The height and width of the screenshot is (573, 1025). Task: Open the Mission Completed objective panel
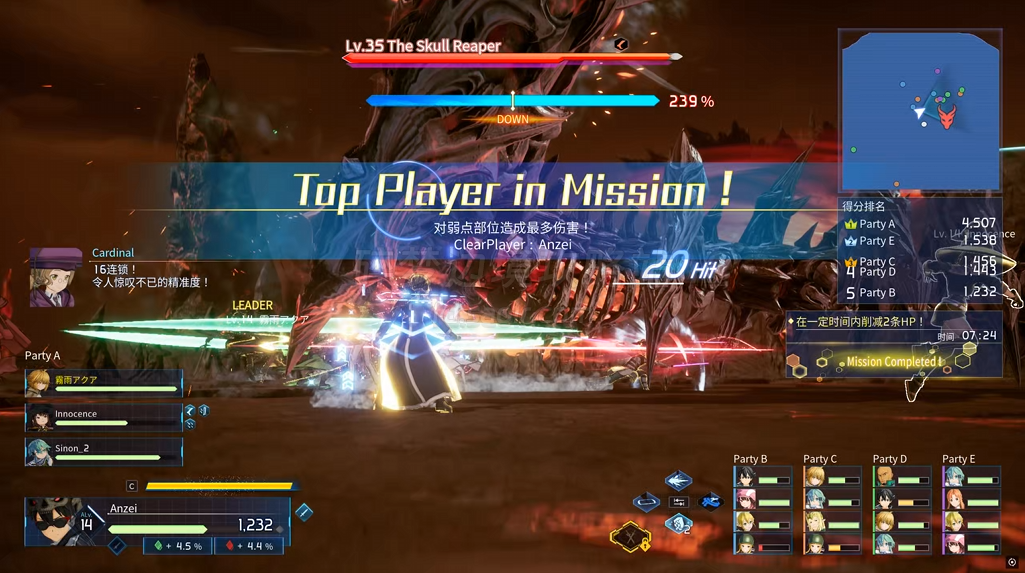coord(893,361)
